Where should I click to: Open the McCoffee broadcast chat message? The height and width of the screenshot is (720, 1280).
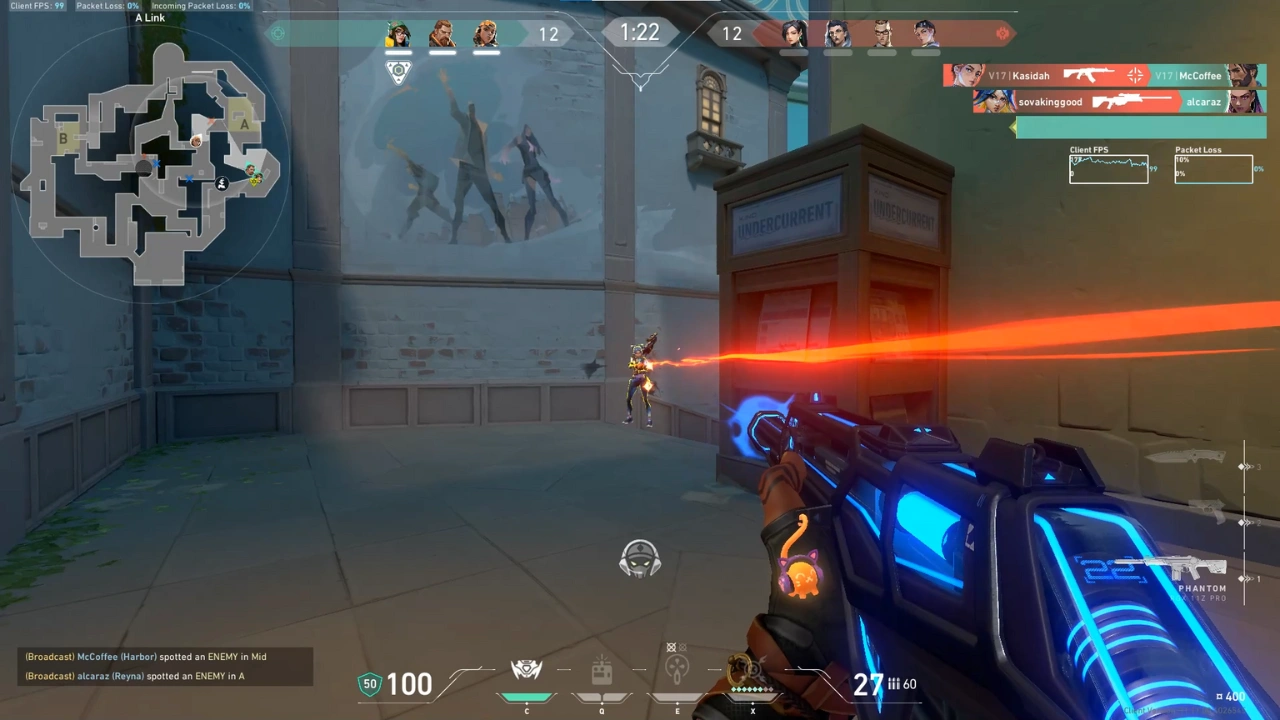pos(146,657)
